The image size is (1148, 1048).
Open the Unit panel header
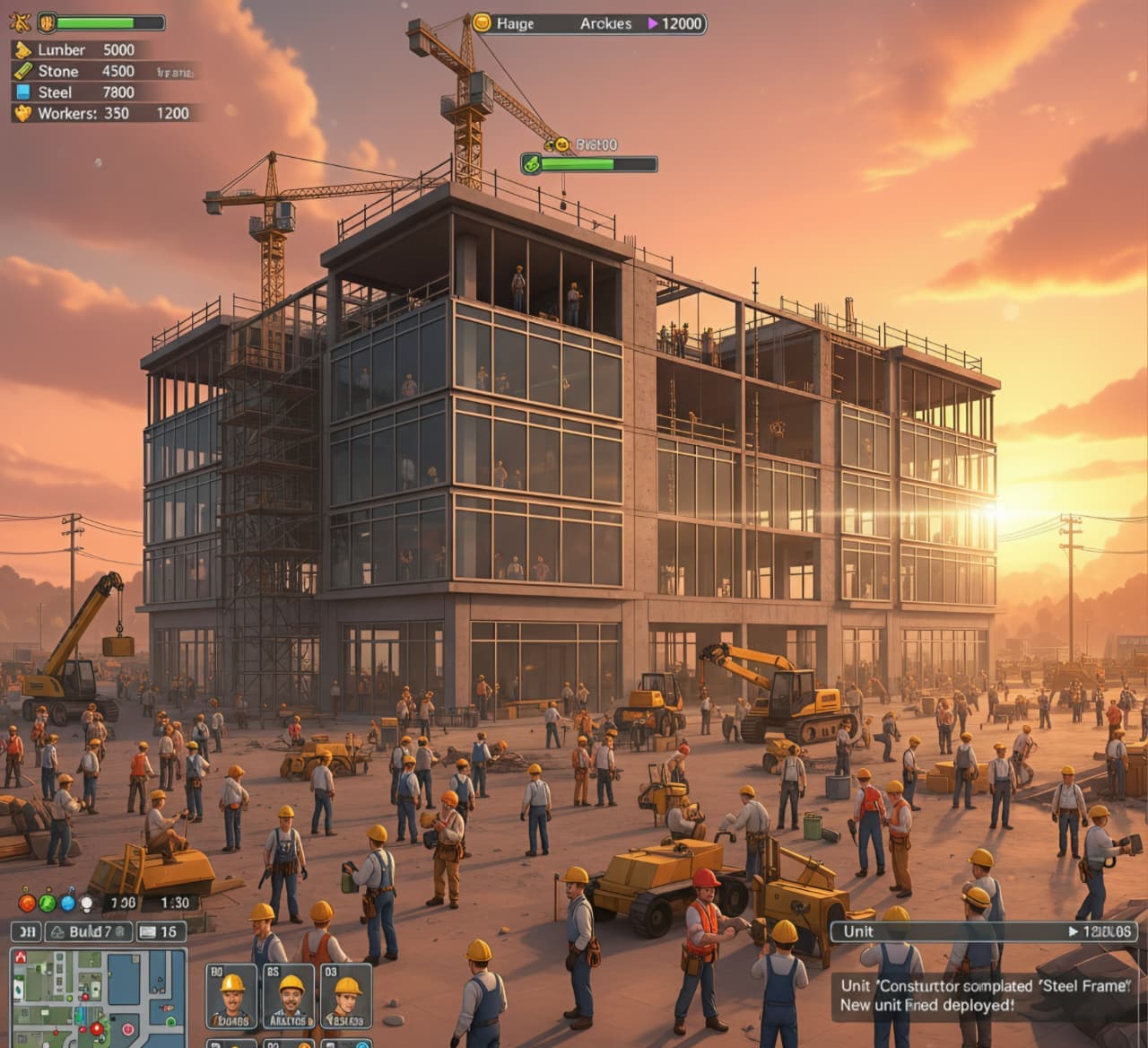[983, 931]
